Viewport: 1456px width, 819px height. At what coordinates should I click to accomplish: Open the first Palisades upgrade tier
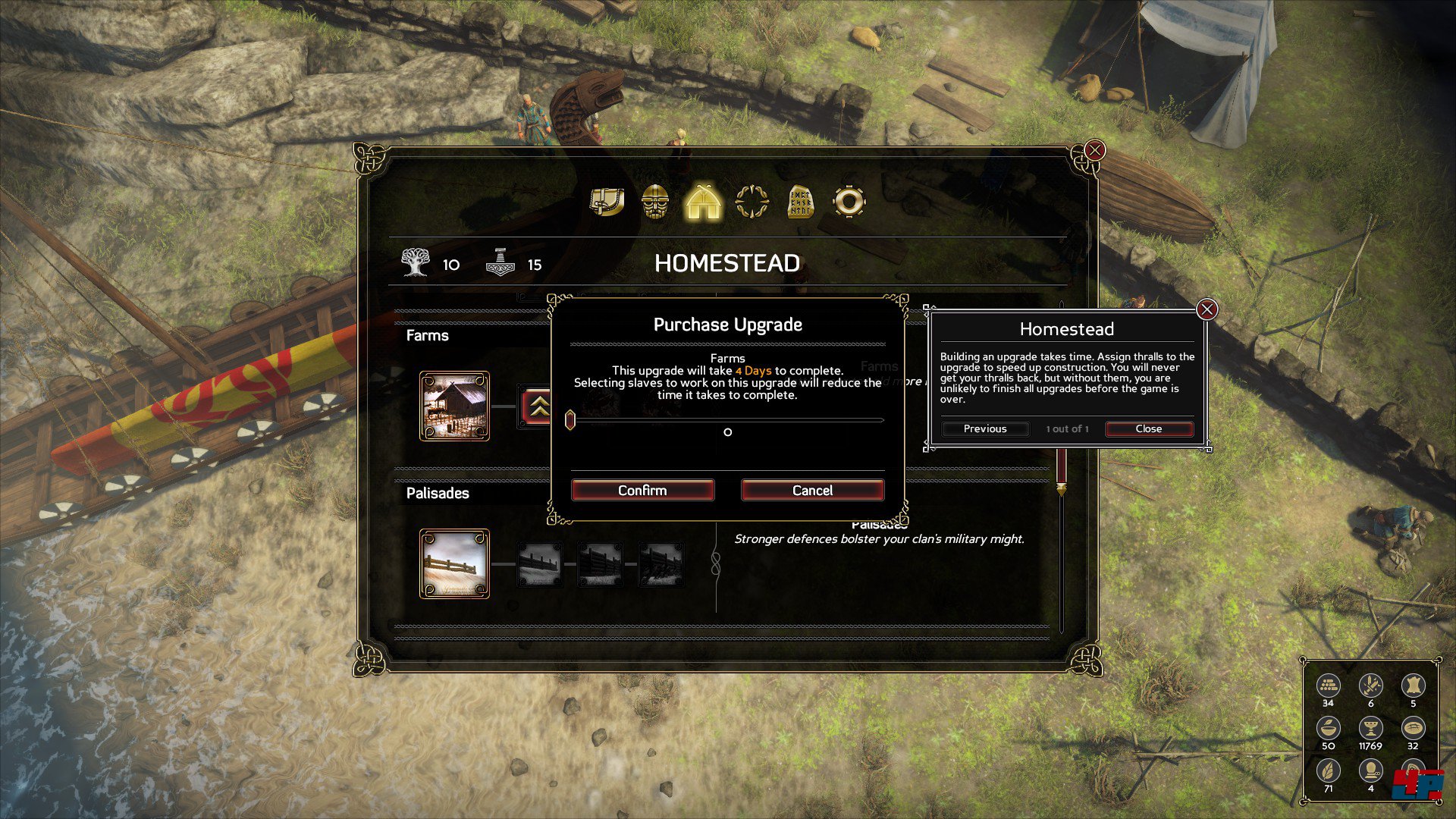click(540, 563)
